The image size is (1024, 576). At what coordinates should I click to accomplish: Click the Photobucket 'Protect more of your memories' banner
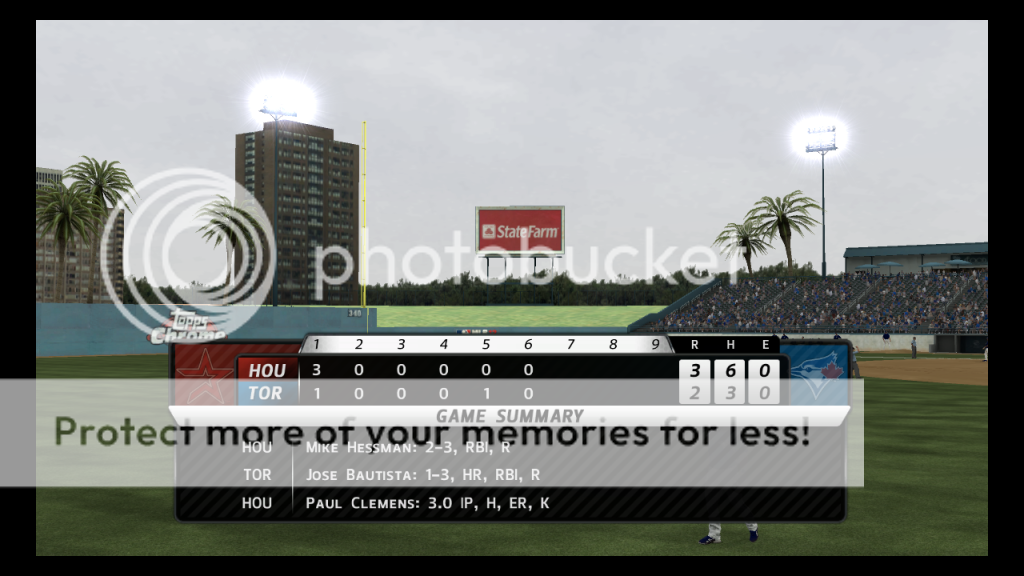coord(432,432)
